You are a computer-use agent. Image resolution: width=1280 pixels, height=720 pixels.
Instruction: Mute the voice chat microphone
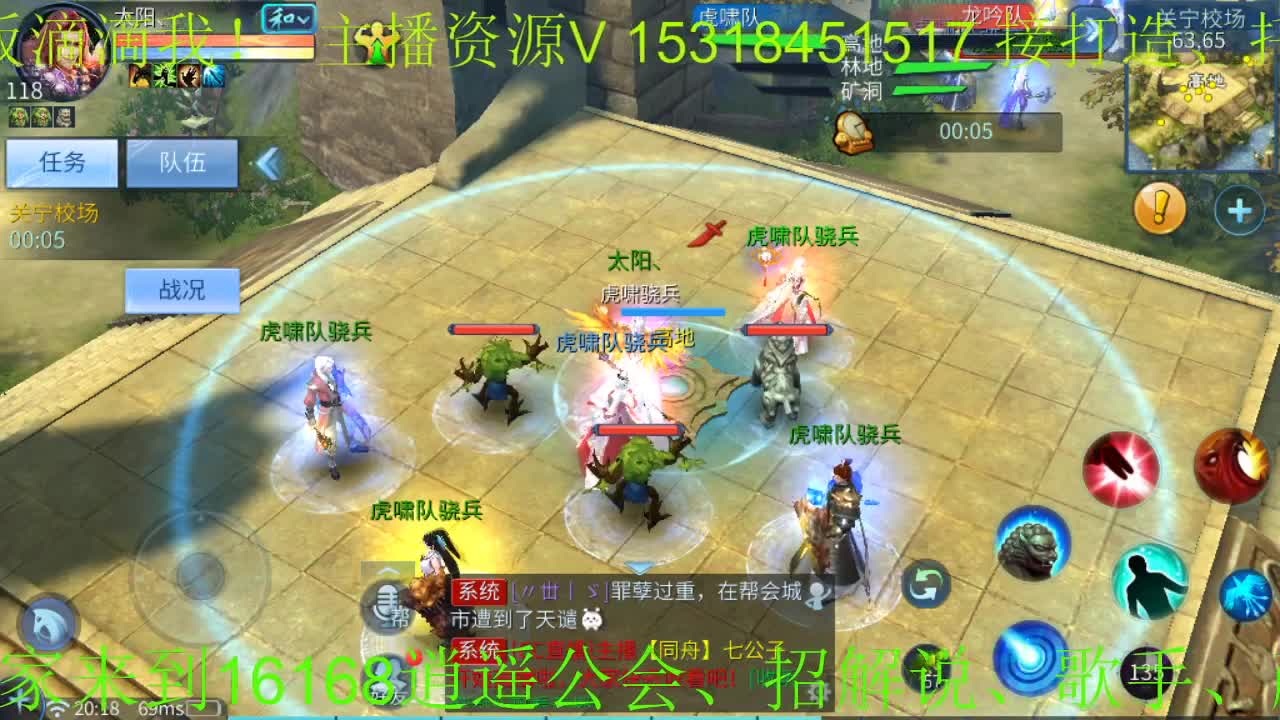[x=385, y=599]
